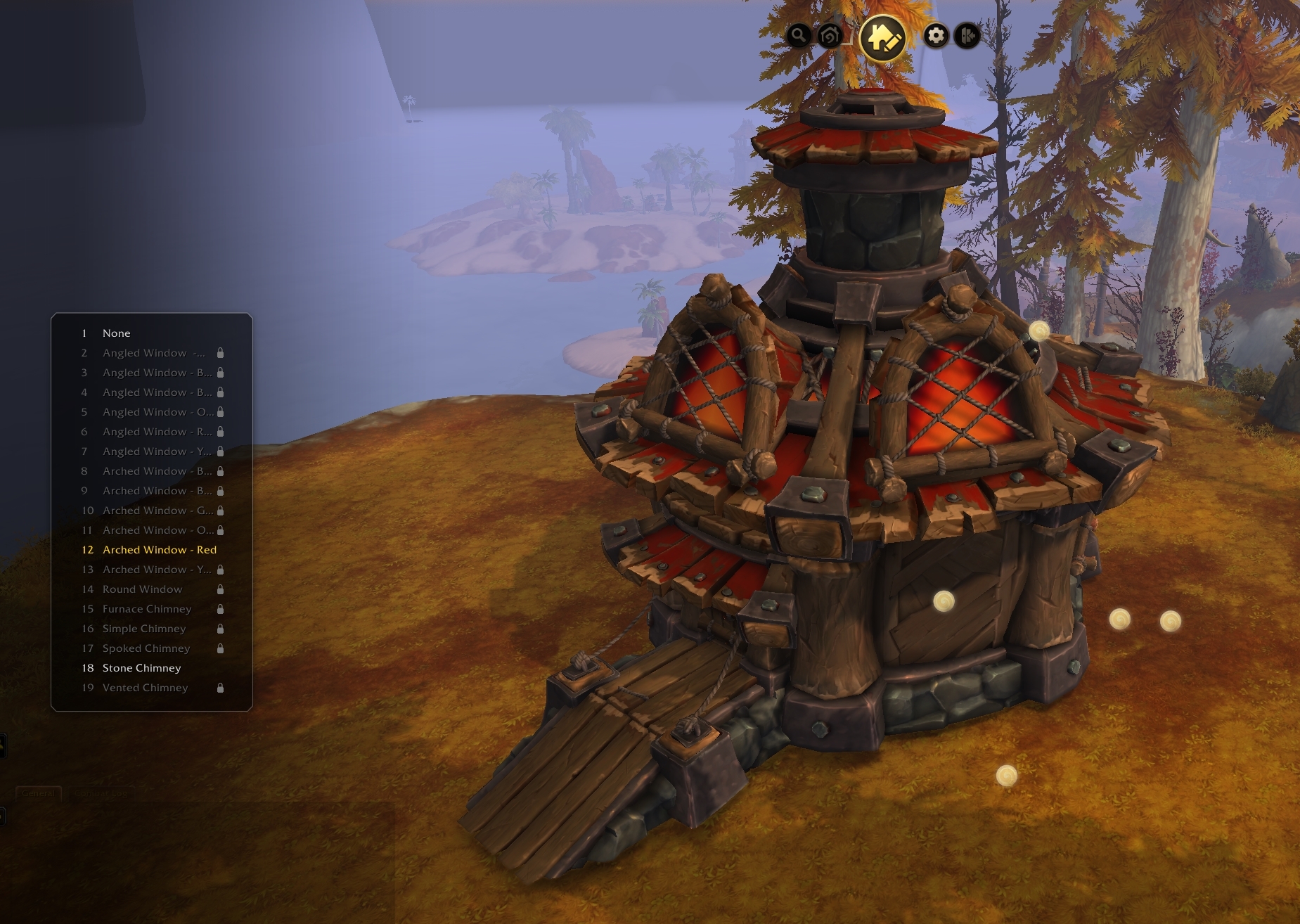Pick the Stone Chimney option
Image resolution: width=1300 pixels, height=924 pixels.
141,668
